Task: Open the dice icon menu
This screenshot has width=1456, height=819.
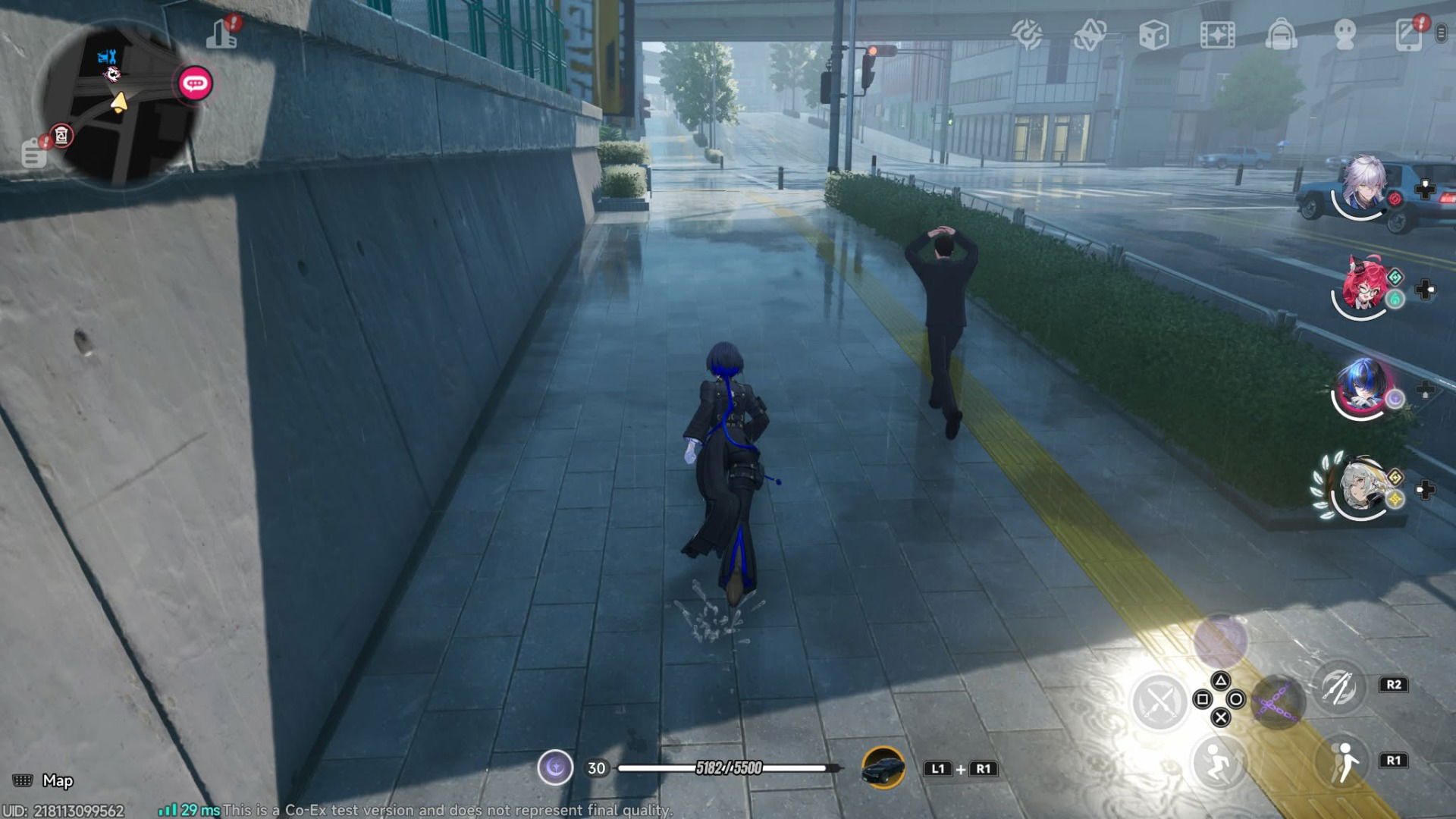Action: [x=1153, y=35]
